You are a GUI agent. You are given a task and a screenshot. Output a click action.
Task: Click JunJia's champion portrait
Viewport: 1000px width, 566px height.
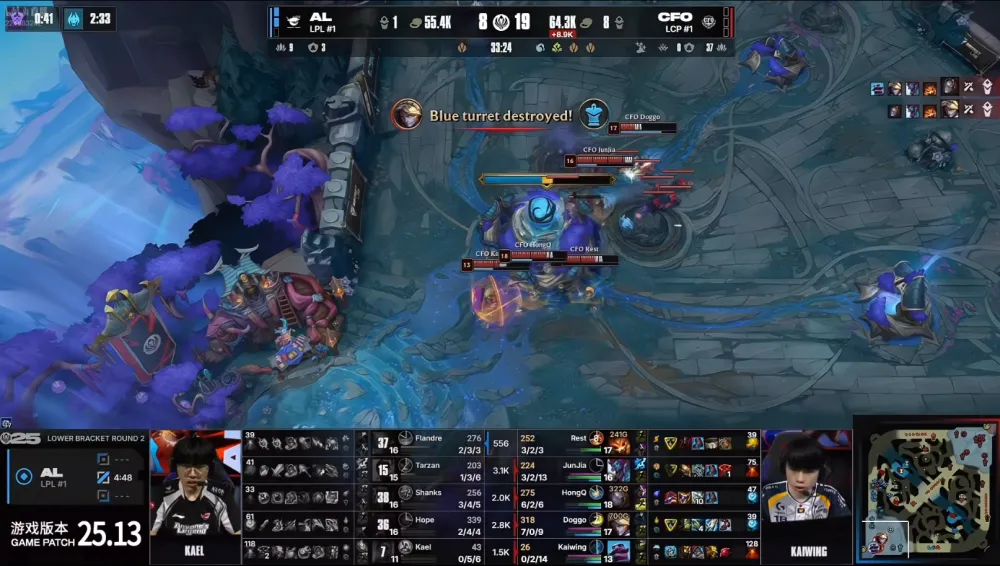tap(618, 469)
